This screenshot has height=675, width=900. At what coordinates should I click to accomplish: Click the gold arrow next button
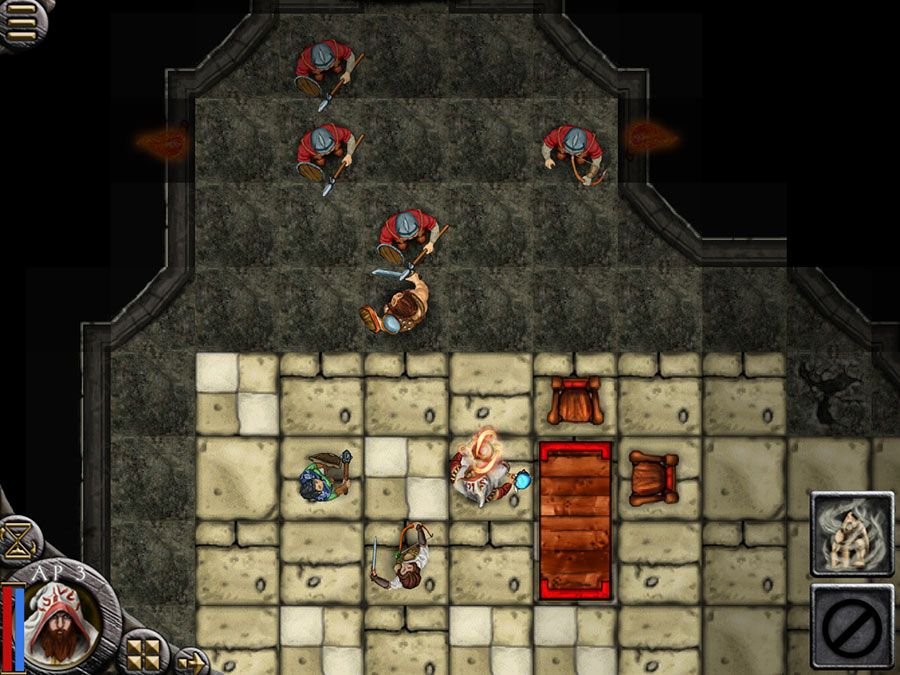[x=190, y=660]
